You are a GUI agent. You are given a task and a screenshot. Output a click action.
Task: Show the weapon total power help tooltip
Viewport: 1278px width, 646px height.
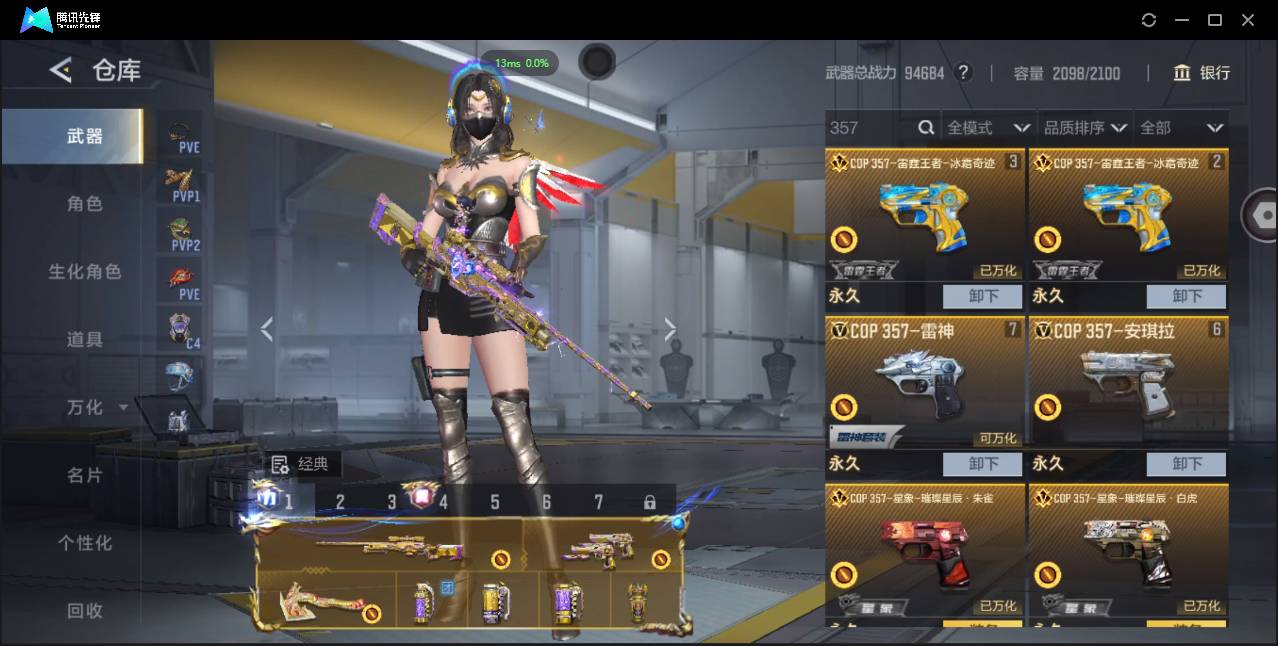pos(963,73)
